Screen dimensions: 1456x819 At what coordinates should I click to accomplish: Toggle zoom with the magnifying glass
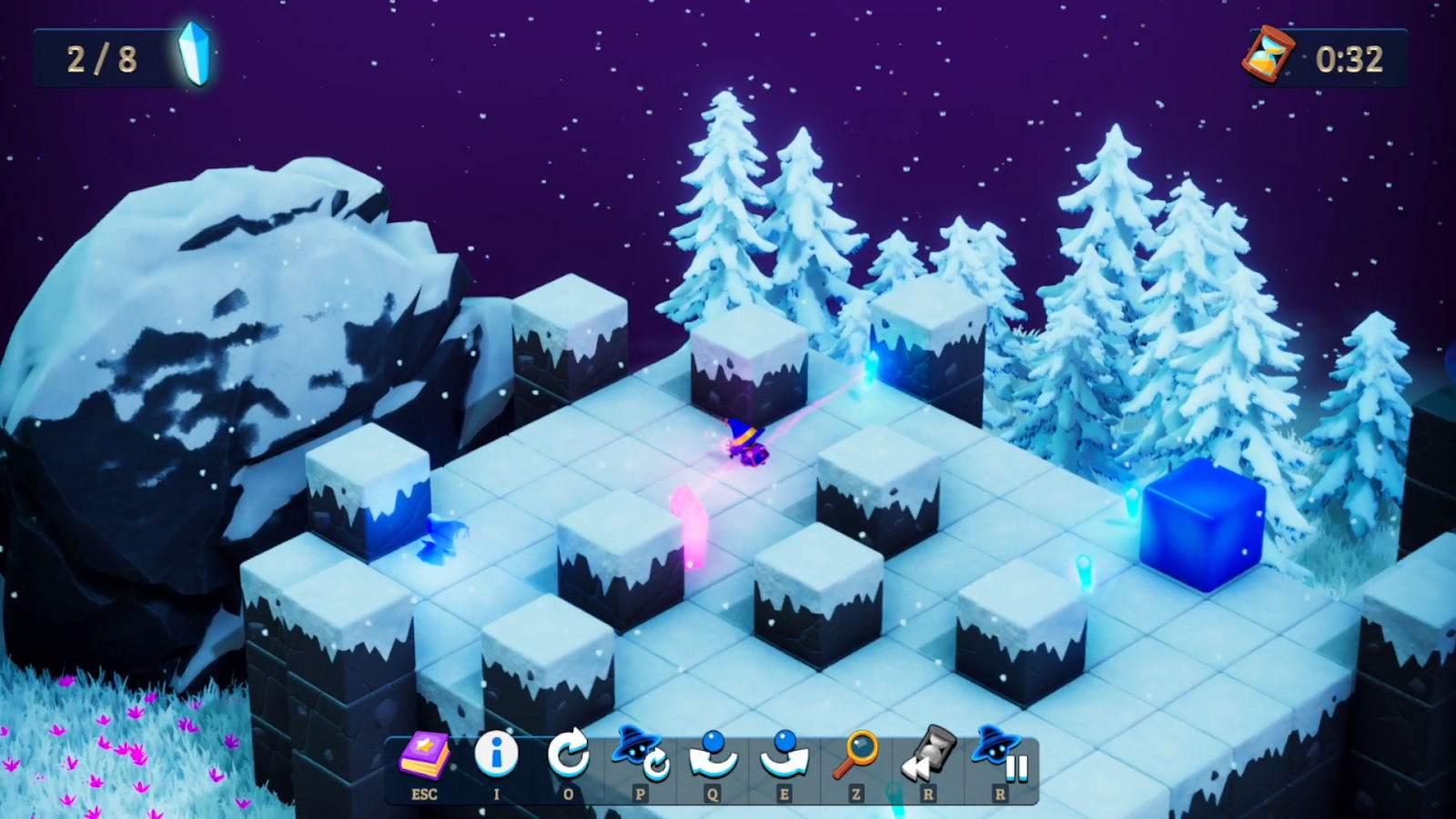tap(855, 755)
